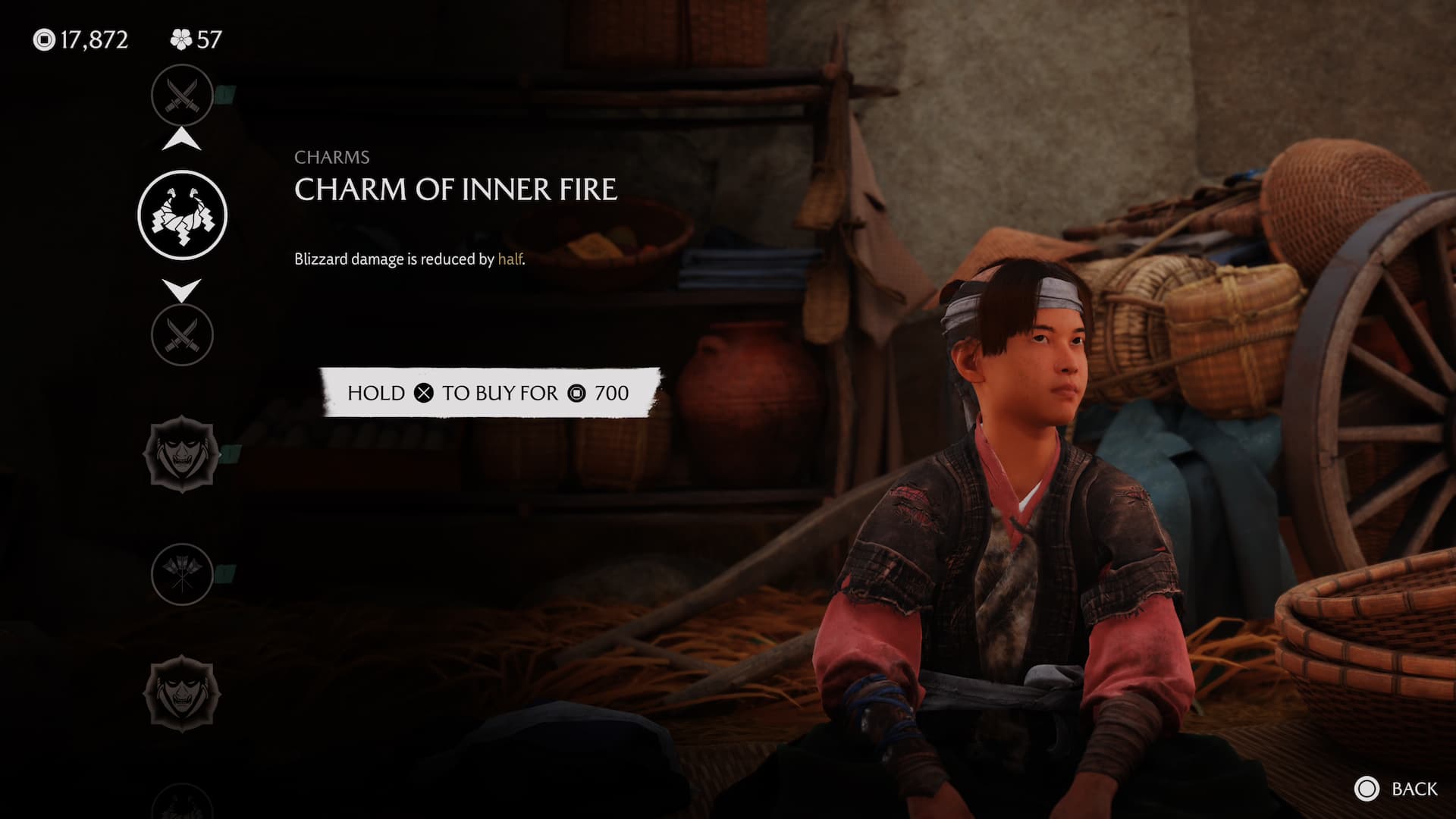Choose the crossed arrows item icon
The image size is (1456, 819).
tap(182, 575)
